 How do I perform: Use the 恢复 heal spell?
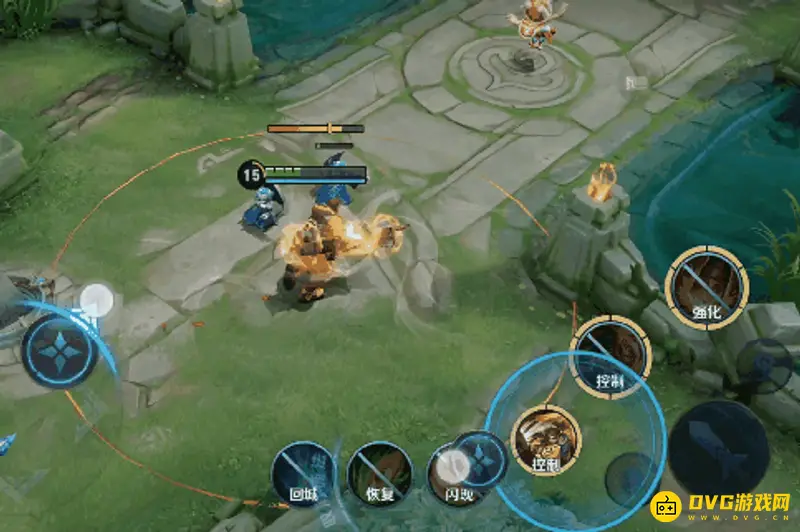[379, 472]
